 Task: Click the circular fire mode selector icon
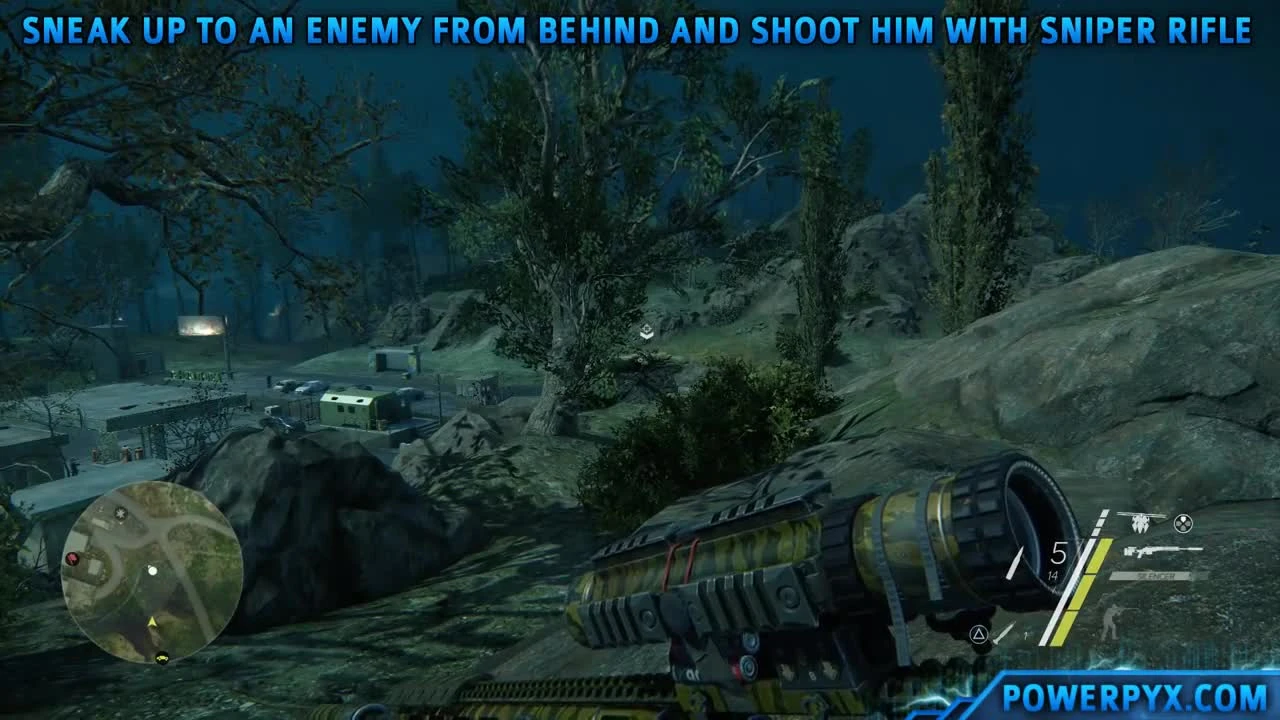tap(1182, 523)
